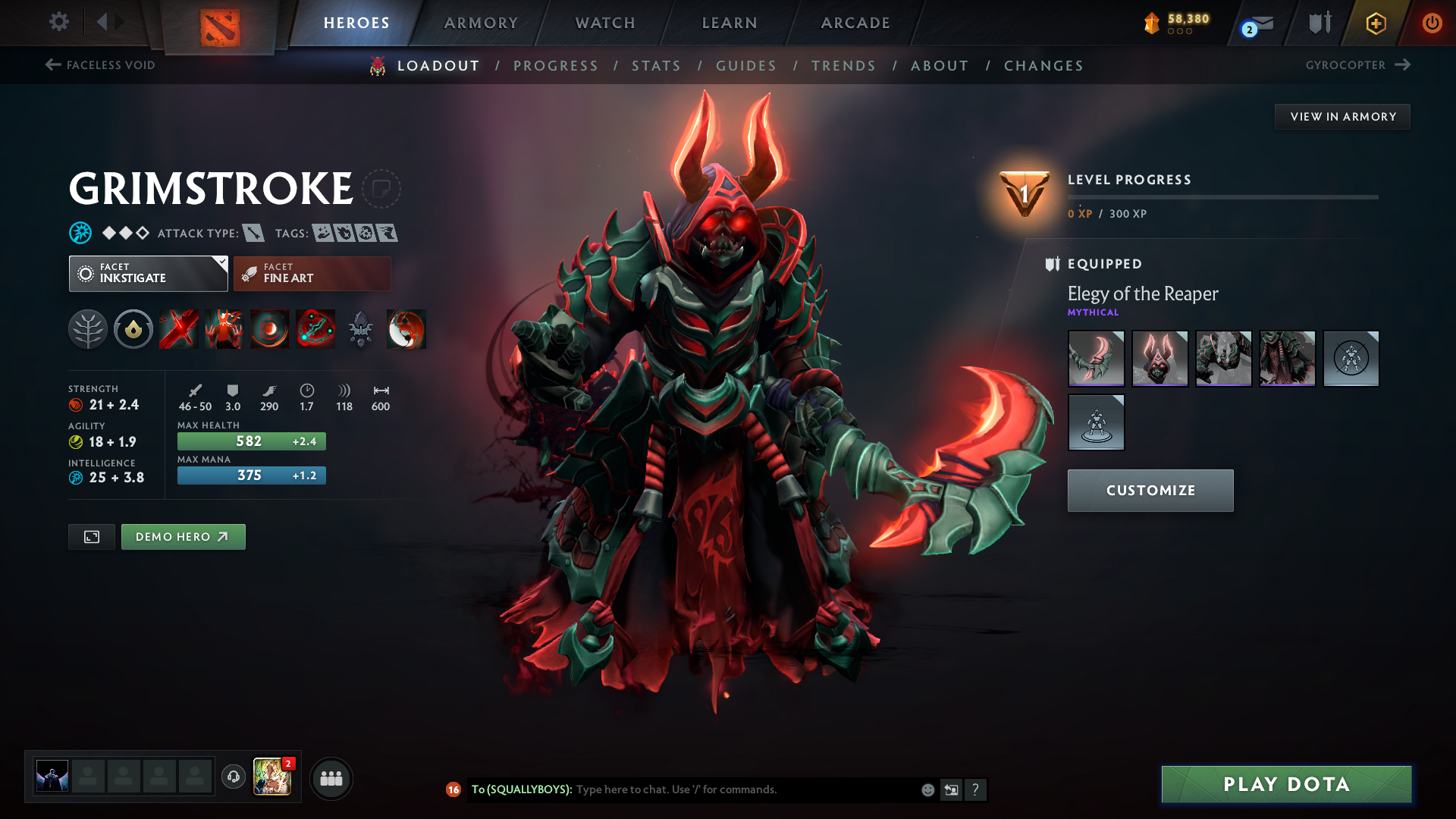Toggle the Inkstigate facet selection
The image size is (1456, 819).
(x=148, y=273)
